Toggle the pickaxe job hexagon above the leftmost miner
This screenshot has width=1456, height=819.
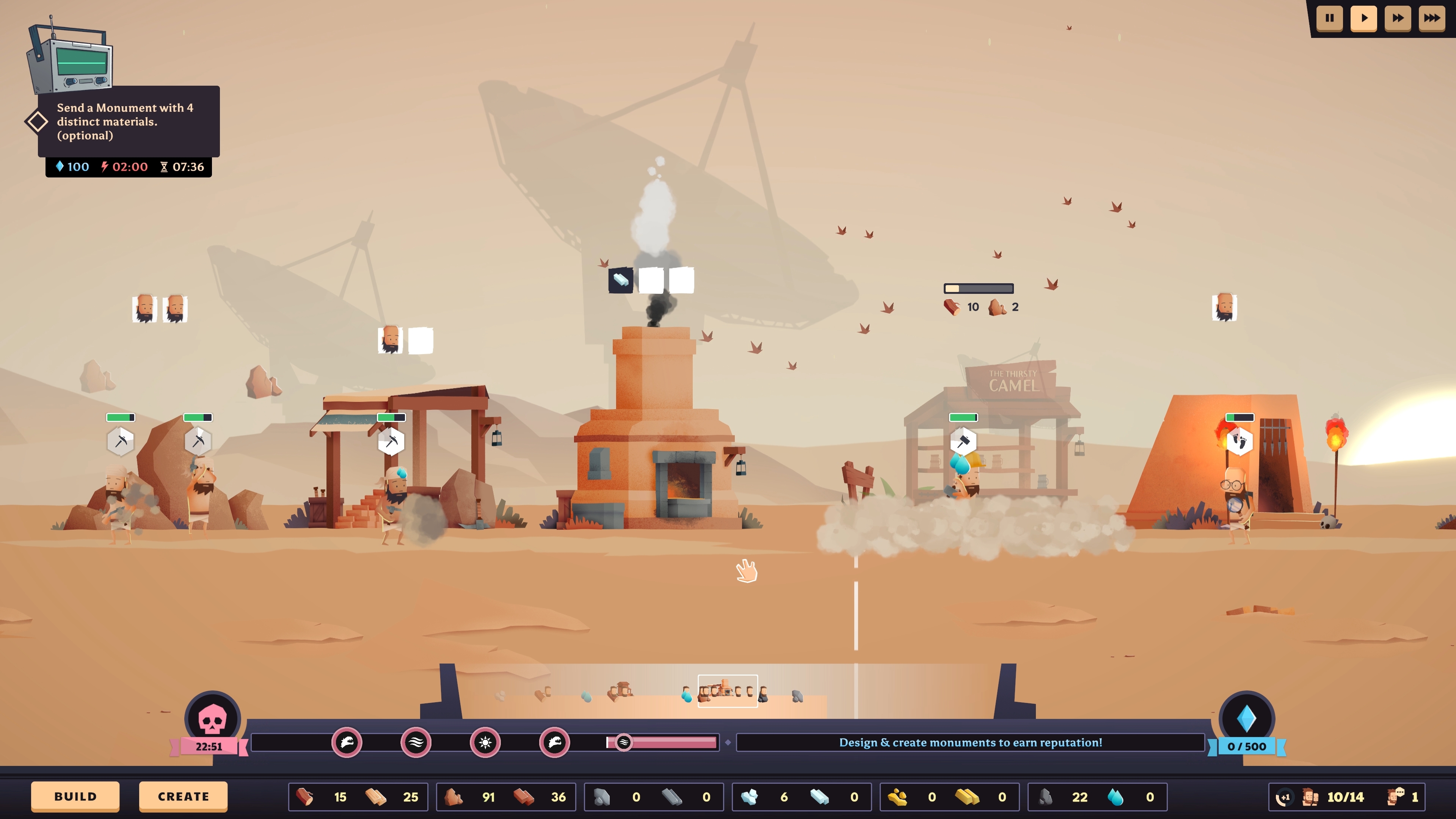point(120,441)
